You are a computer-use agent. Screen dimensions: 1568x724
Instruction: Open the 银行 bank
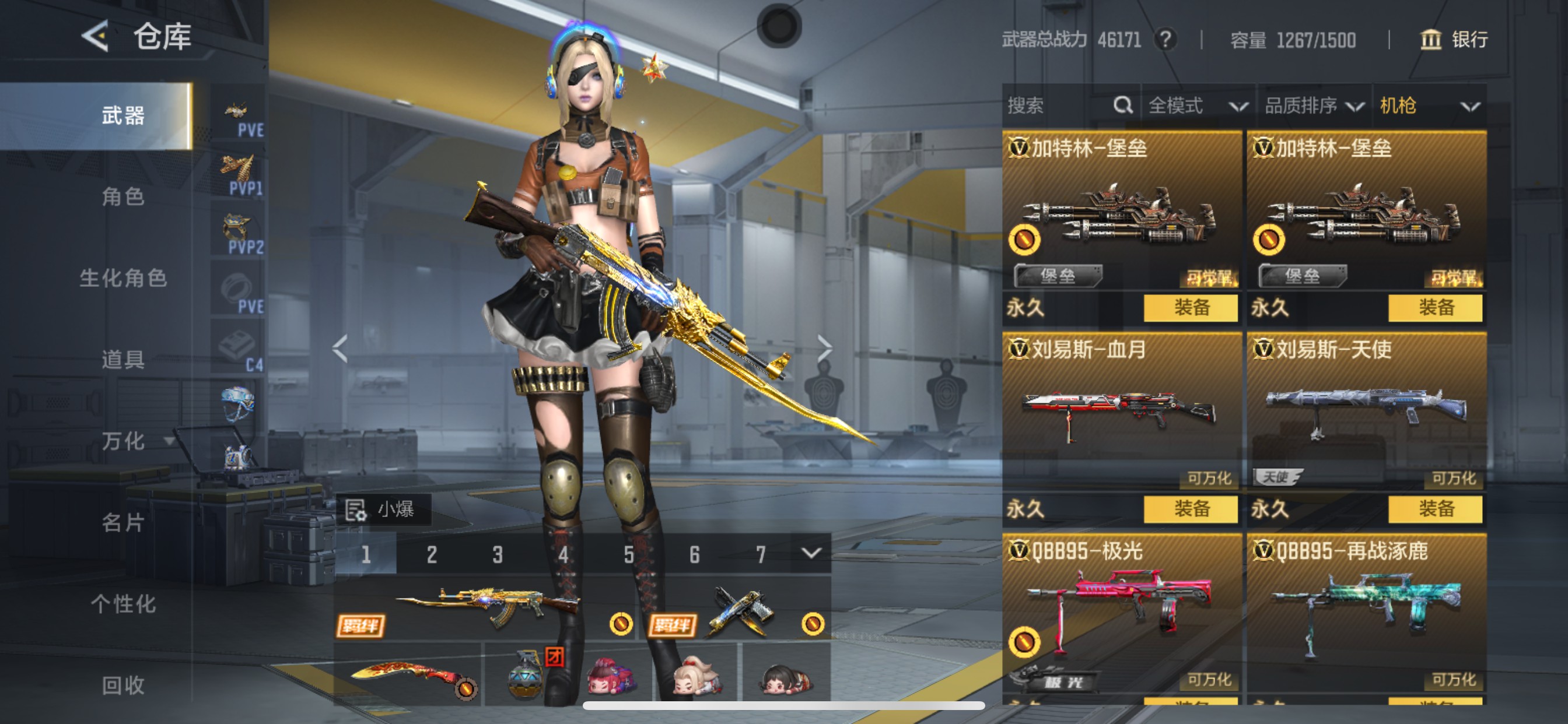click(1454, 40)
